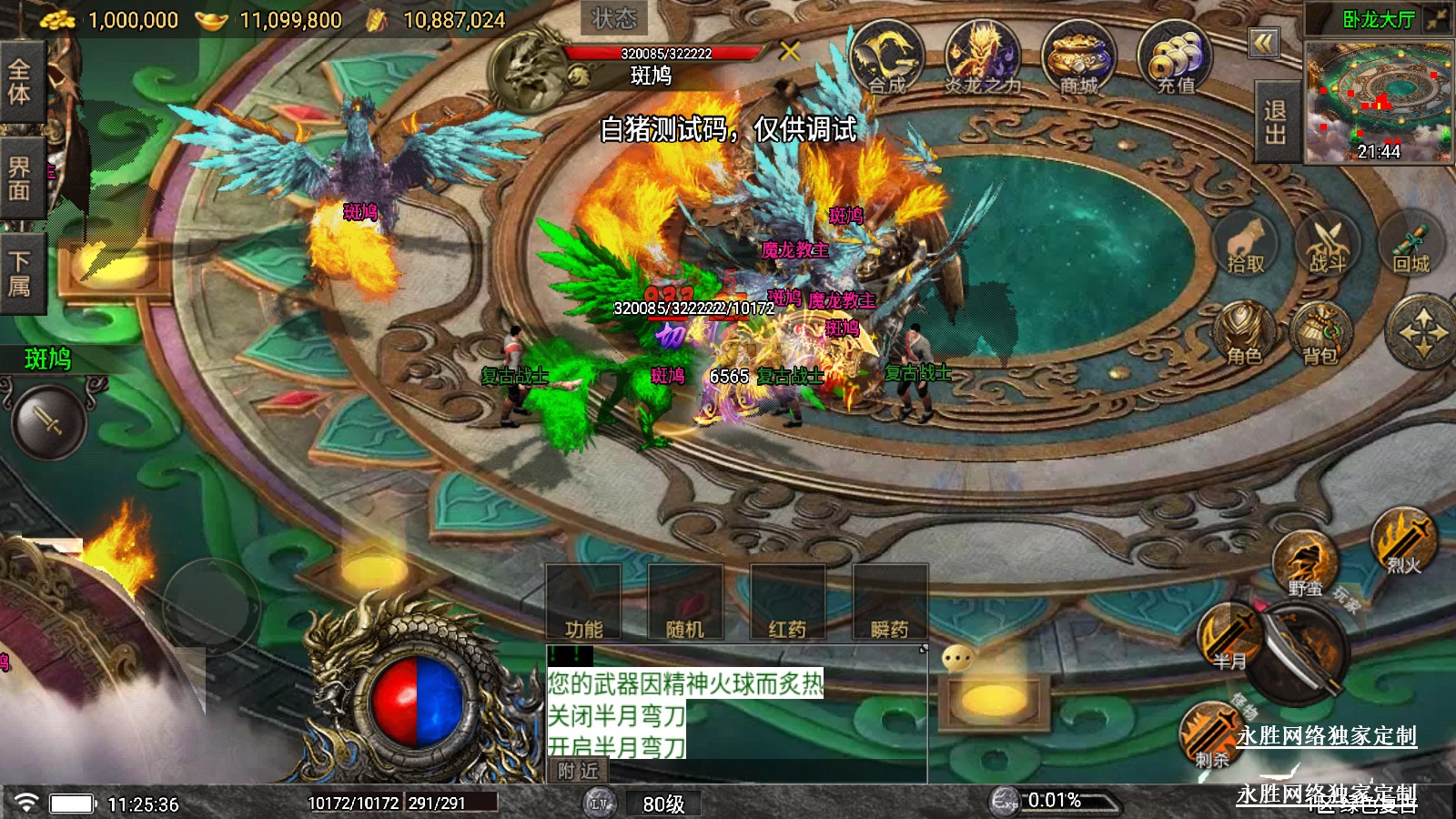This screenshot has height=819, width=1456.
Task: Switch to the 状态 status tab
Action: click(614, 18)
